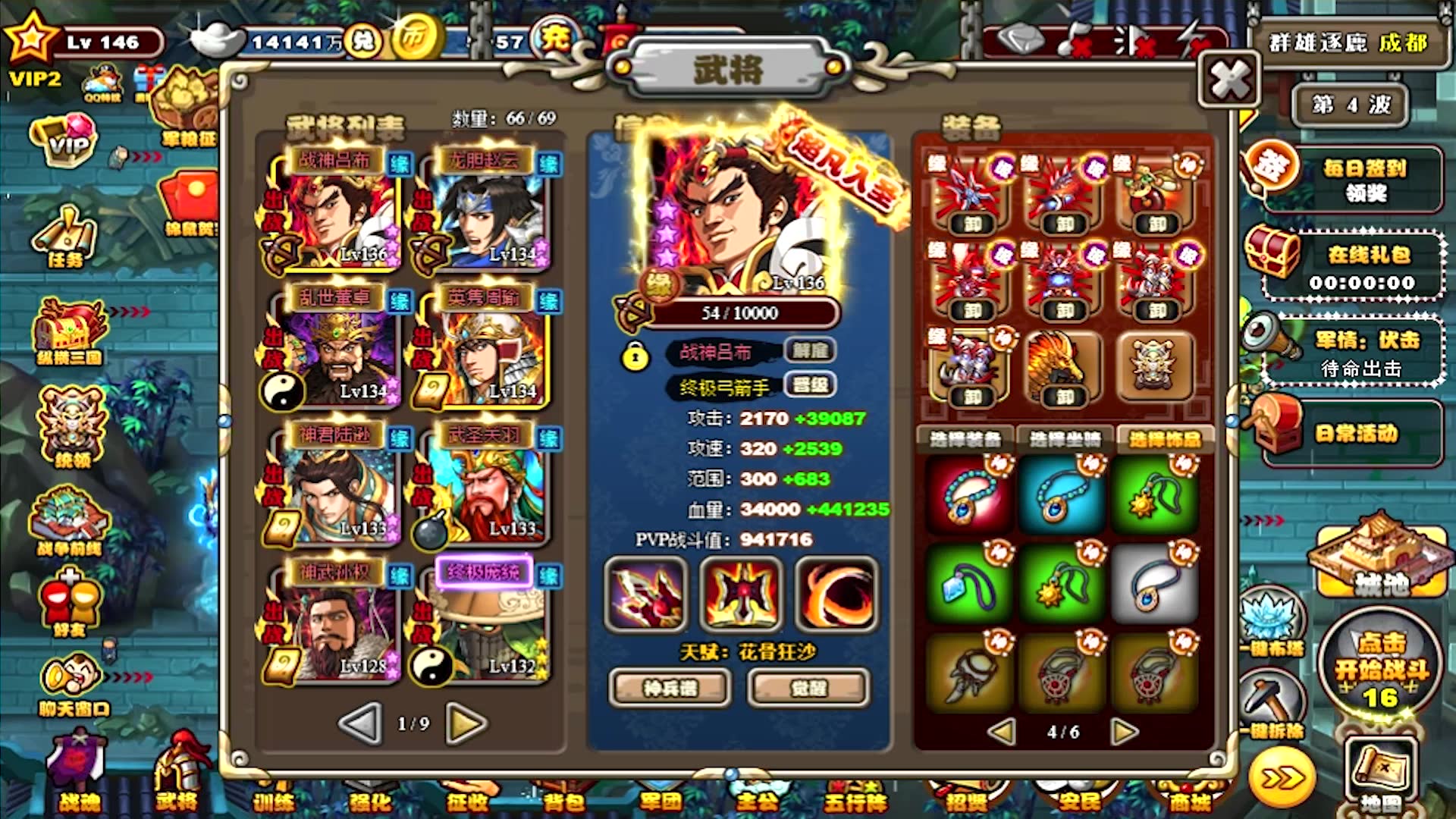
Task: Click the 觉醒 awaken button
Action: click(x=808, y=688)
